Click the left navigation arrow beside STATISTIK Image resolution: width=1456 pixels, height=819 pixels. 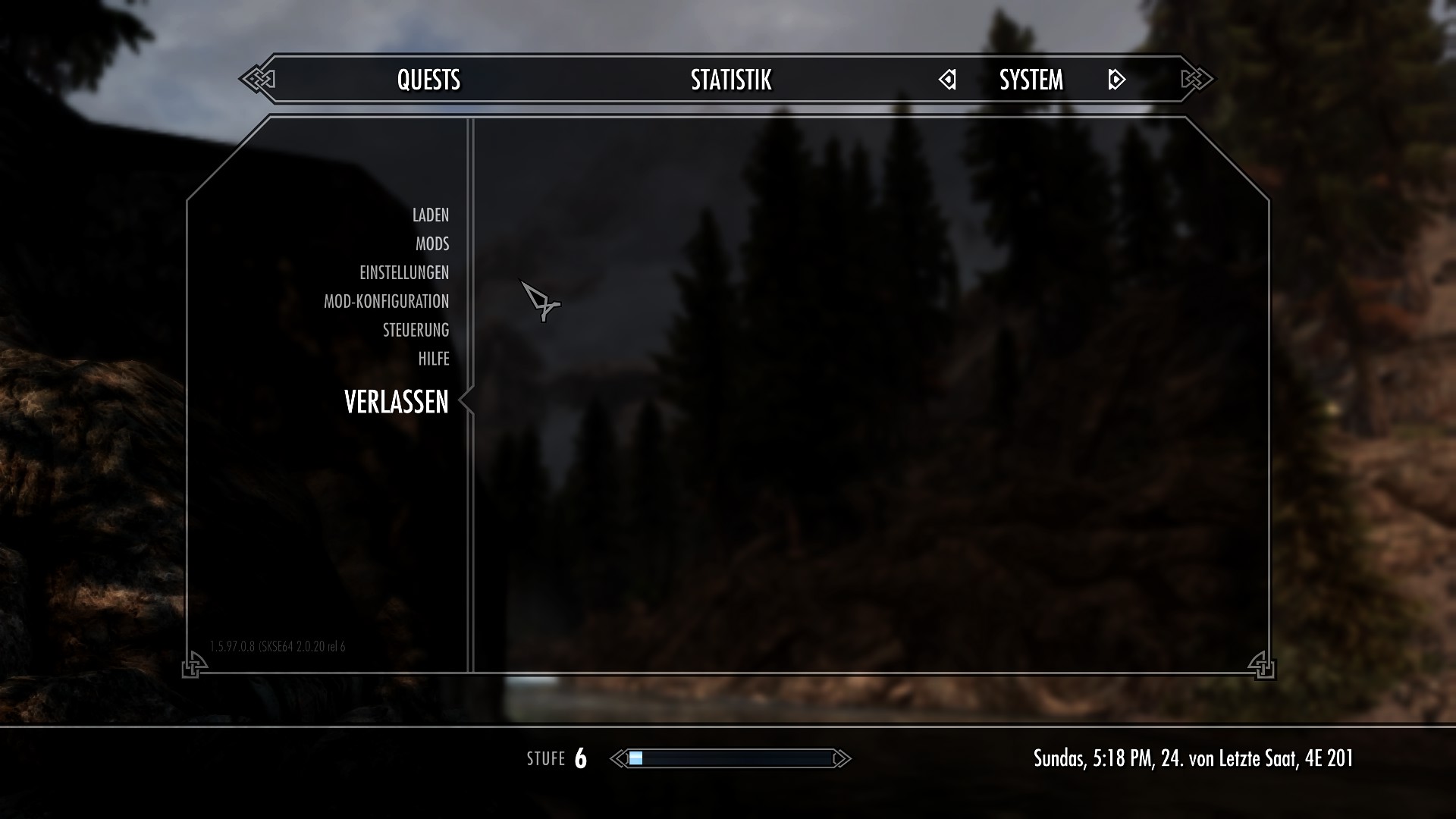pyautogui.click(x=947, y=79)
